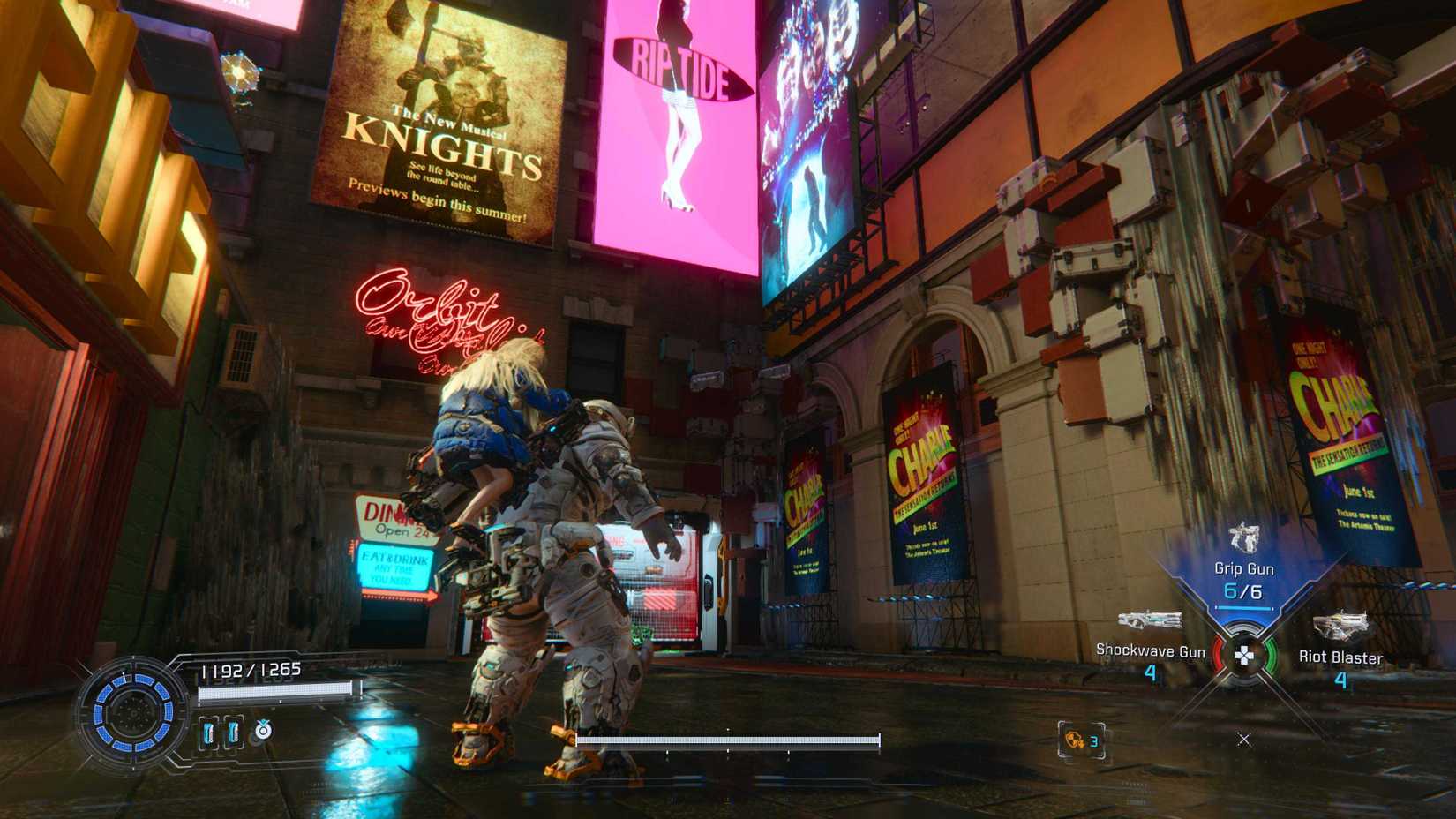Image resolution: width=1456 pixels, height=819 pixels.
Task: Select the Riot Blaster label text
Action: coord(1340,657)
